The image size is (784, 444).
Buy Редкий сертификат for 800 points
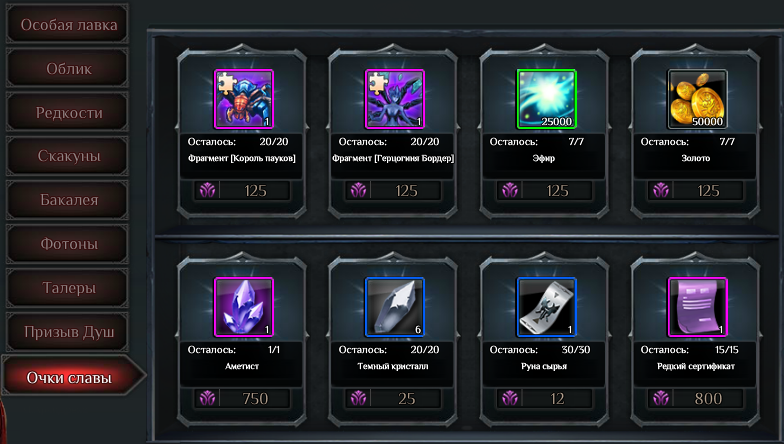pyautogui.click(x=697, y=398)
